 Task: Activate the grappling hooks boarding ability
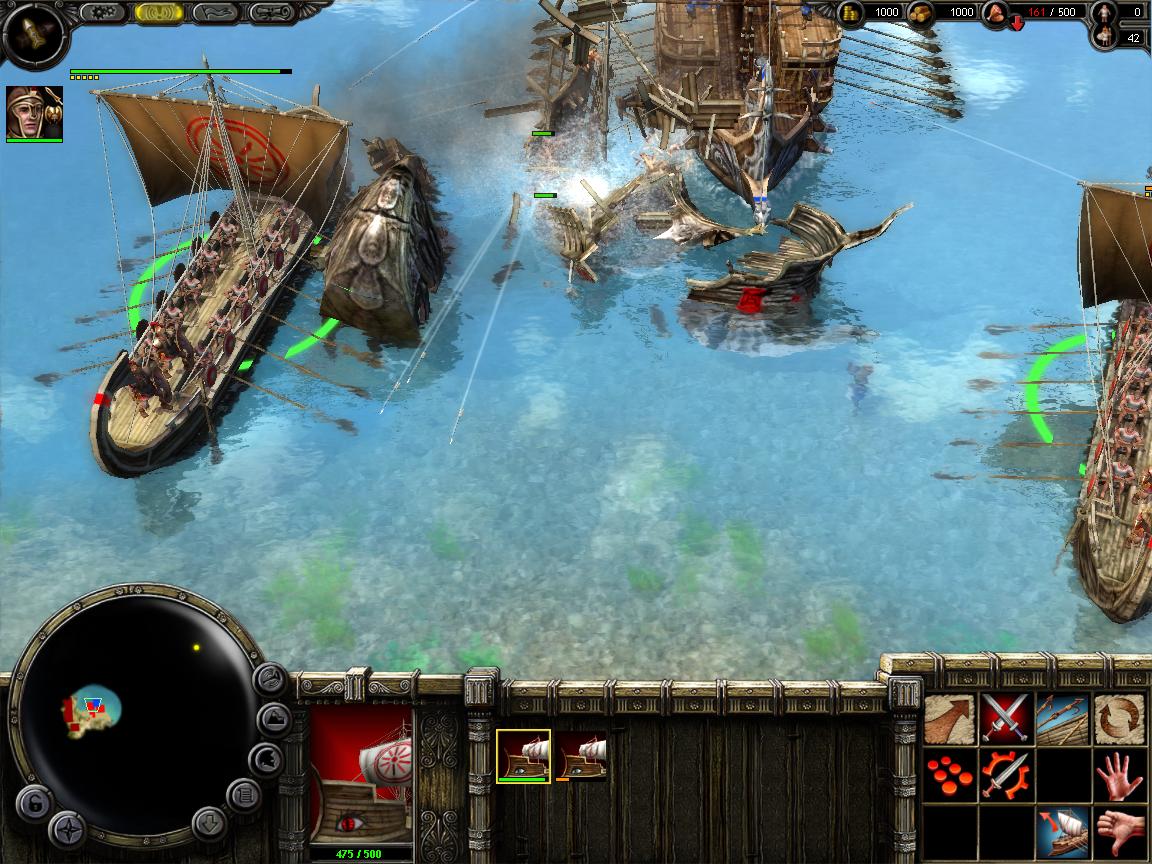(x=1062, y=719)
